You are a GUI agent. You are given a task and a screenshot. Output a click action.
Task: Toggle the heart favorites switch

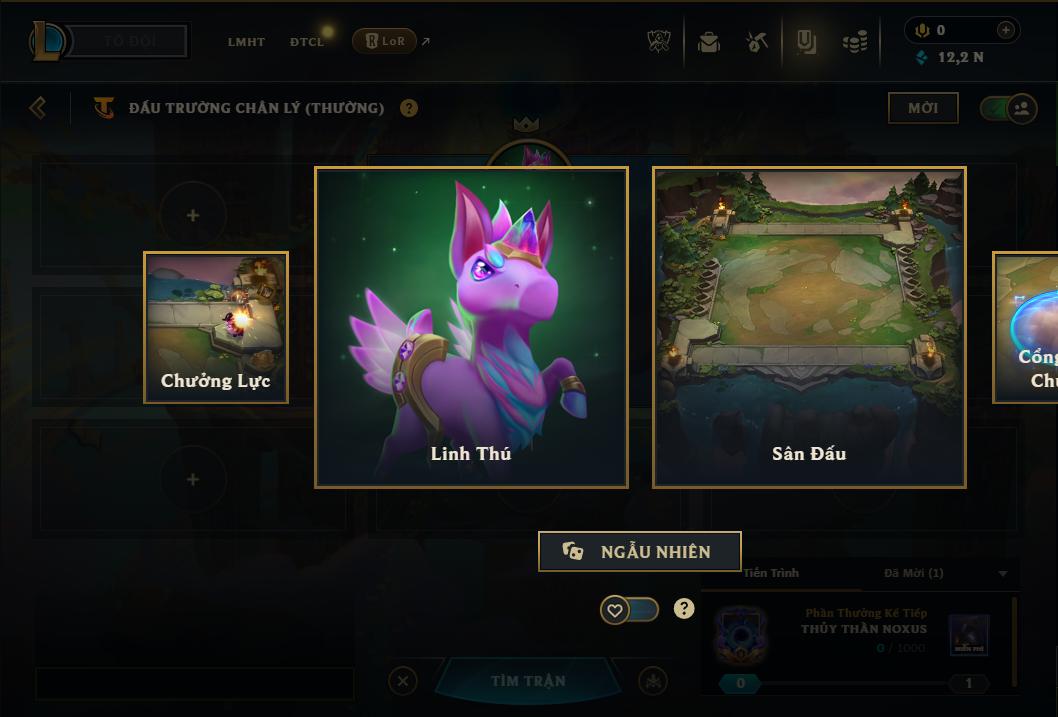click(629, 609)
